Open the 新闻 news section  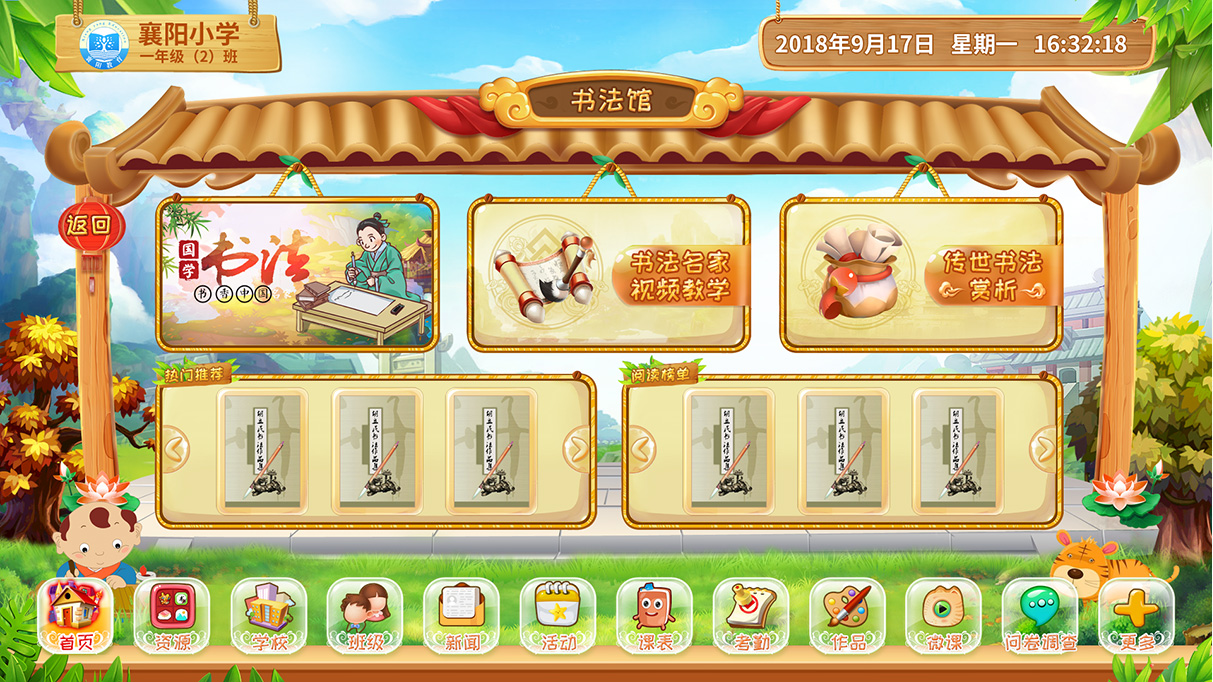[461, 616]
